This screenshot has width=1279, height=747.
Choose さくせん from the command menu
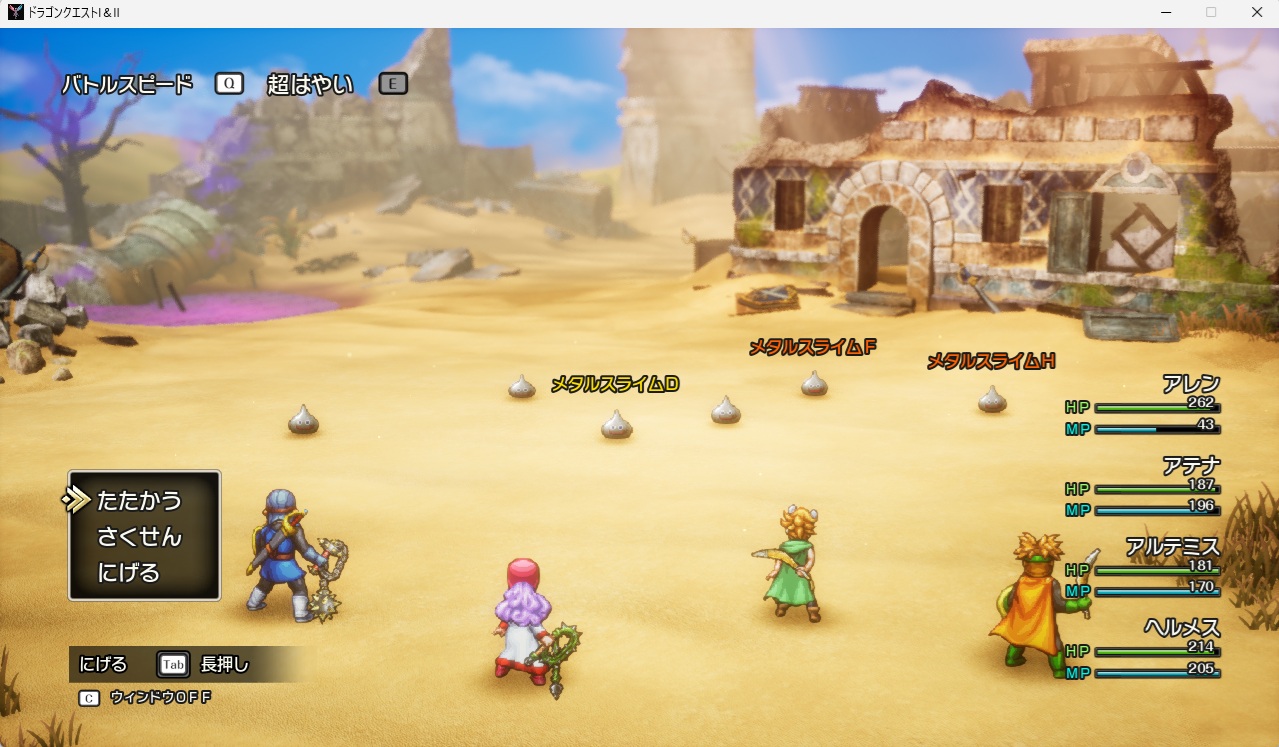coord(139,537)
